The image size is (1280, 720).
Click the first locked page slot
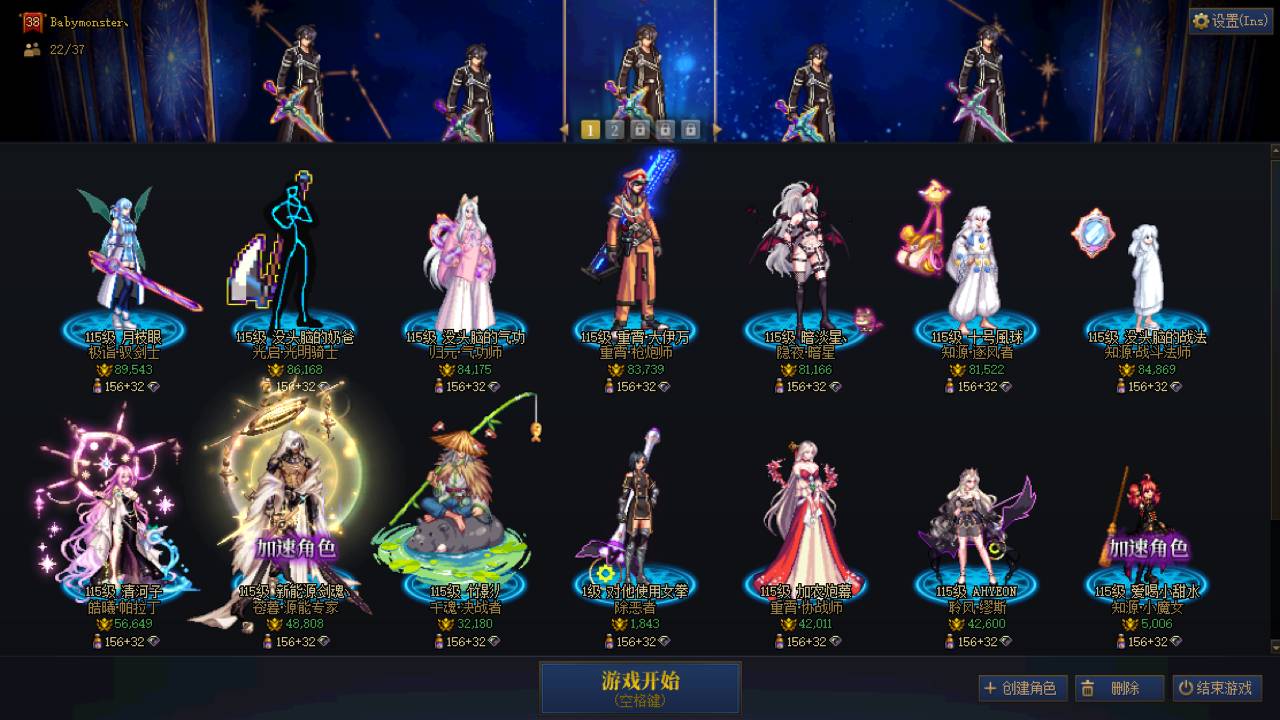pyautogui.click(x=639, y=128)
